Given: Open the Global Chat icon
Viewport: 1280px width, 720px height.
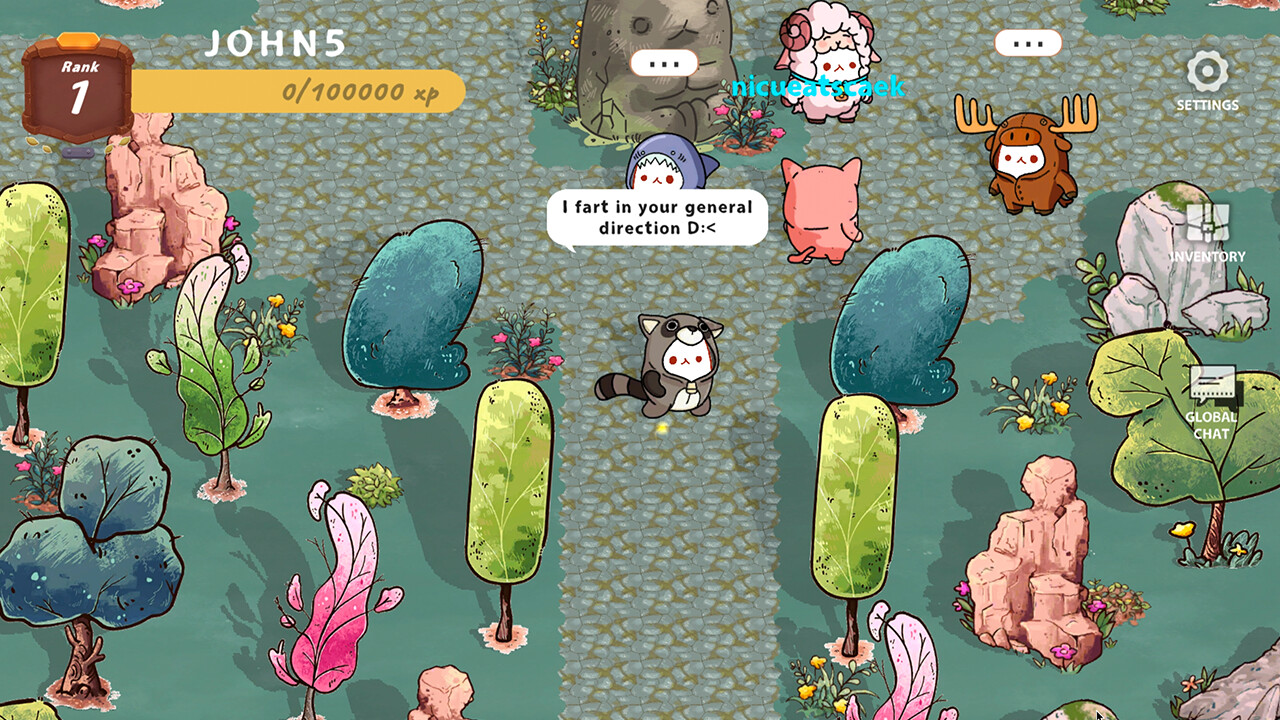Looking at the screenshot, I should coord(1211,385).
